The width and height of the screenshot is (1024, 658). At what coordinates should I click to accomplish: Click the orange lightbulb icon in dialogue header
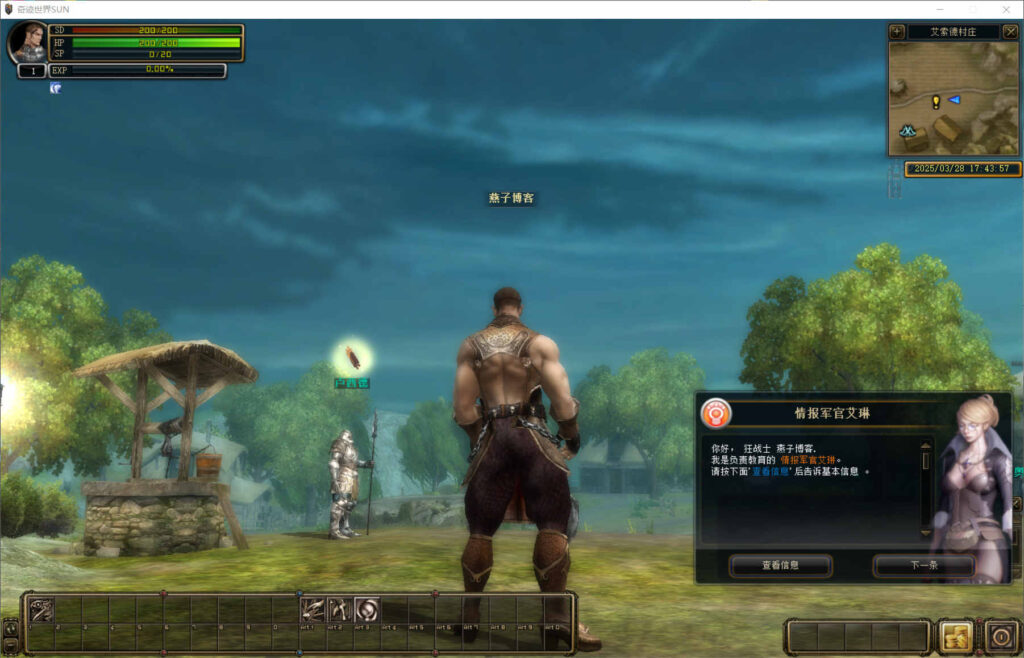tap(715, 412)
